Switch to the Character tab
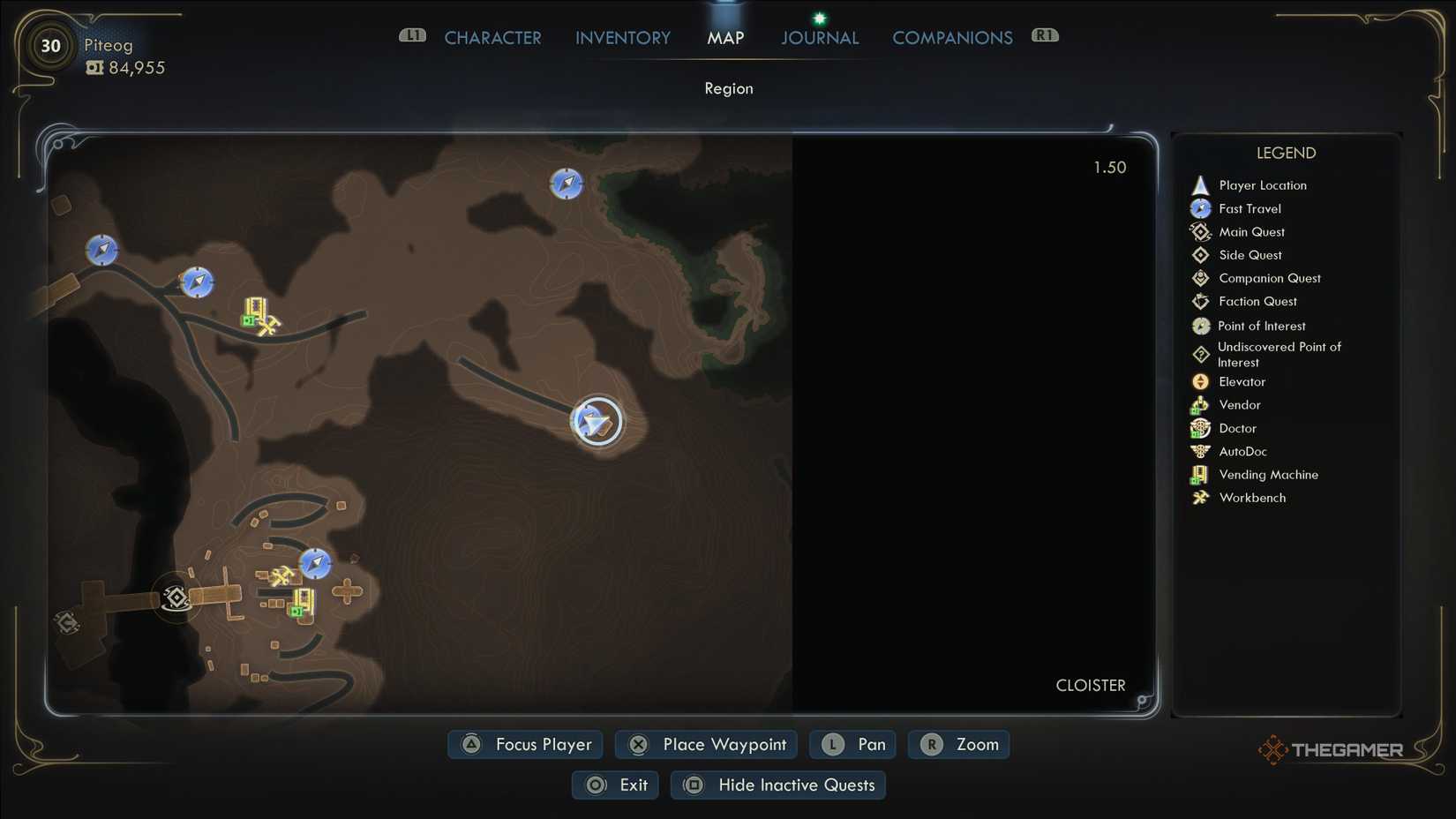 (x=492, y=37)
